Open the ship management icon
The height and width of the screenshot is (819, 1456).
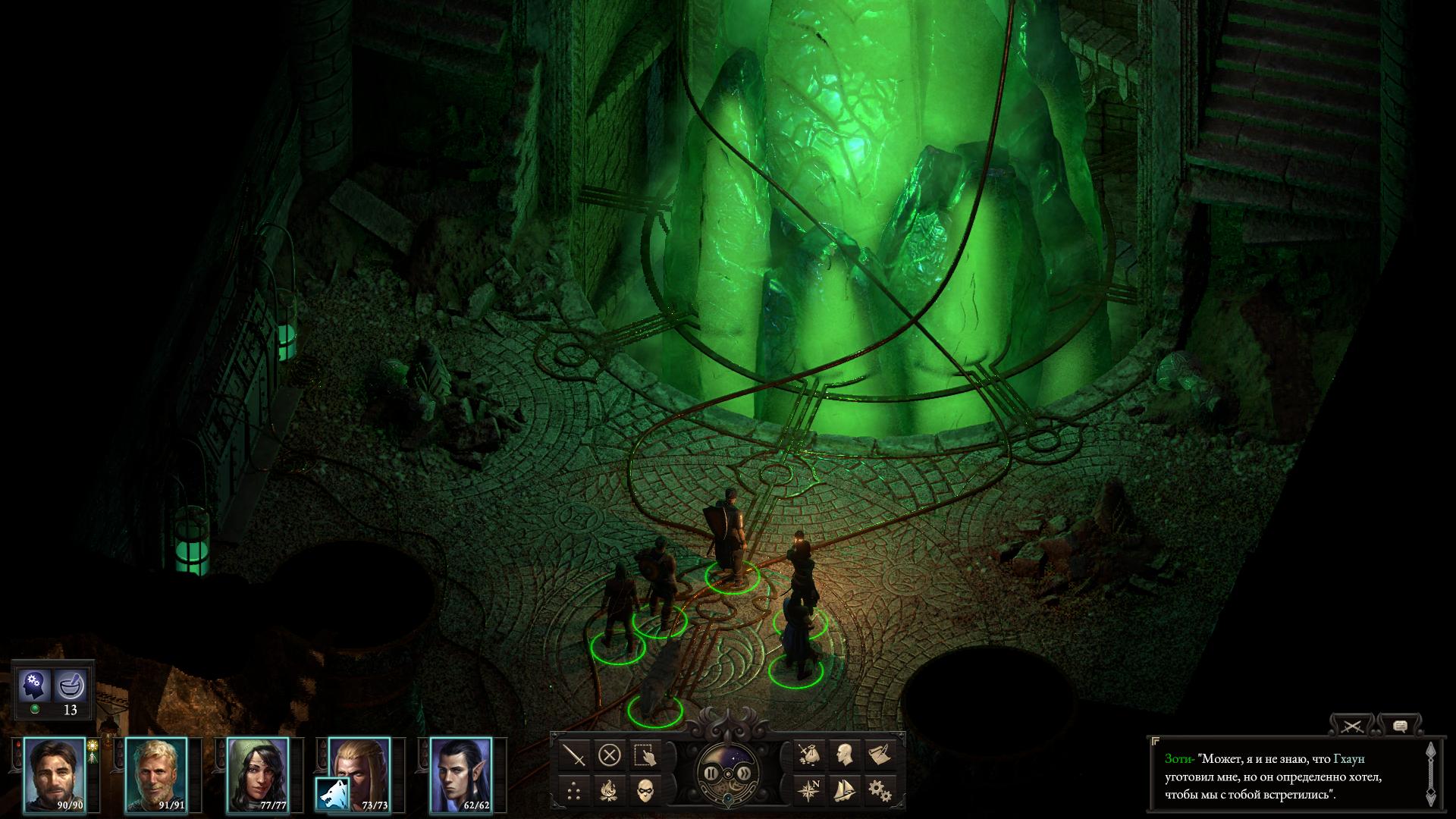(x=844, y=791)
